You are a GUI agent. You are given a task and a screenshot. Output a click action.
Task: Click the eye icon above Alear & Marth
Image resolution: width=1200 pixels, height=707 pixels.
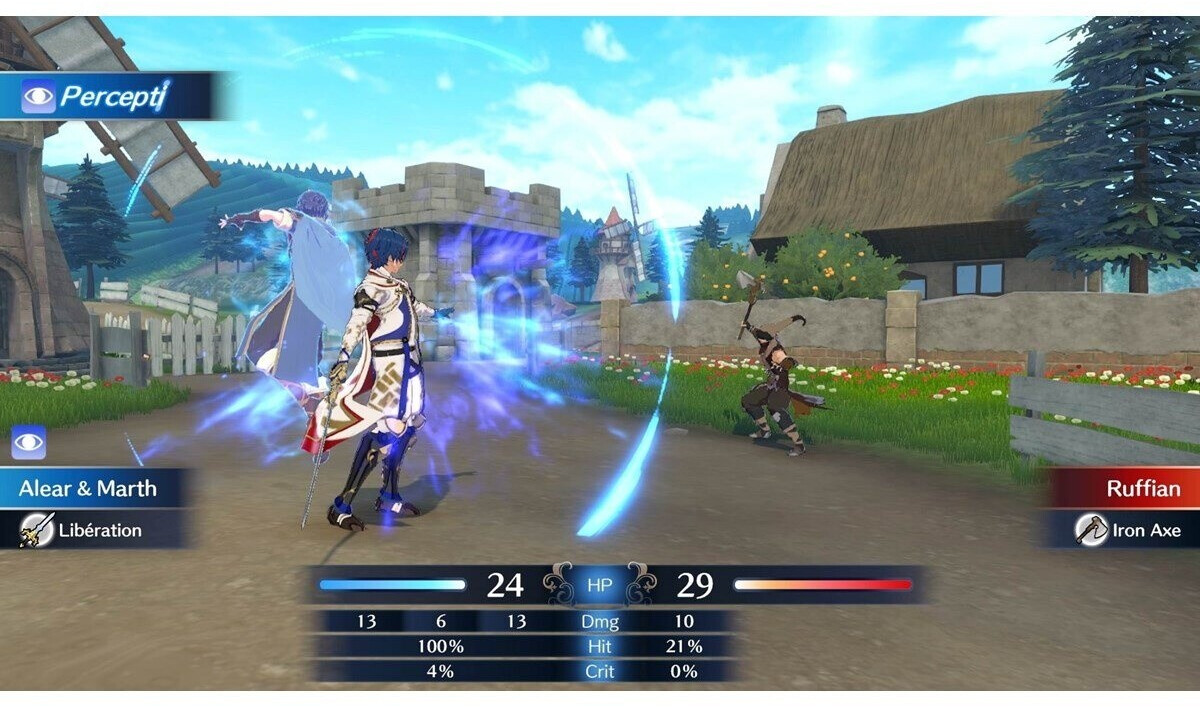[x=28, y=443]
